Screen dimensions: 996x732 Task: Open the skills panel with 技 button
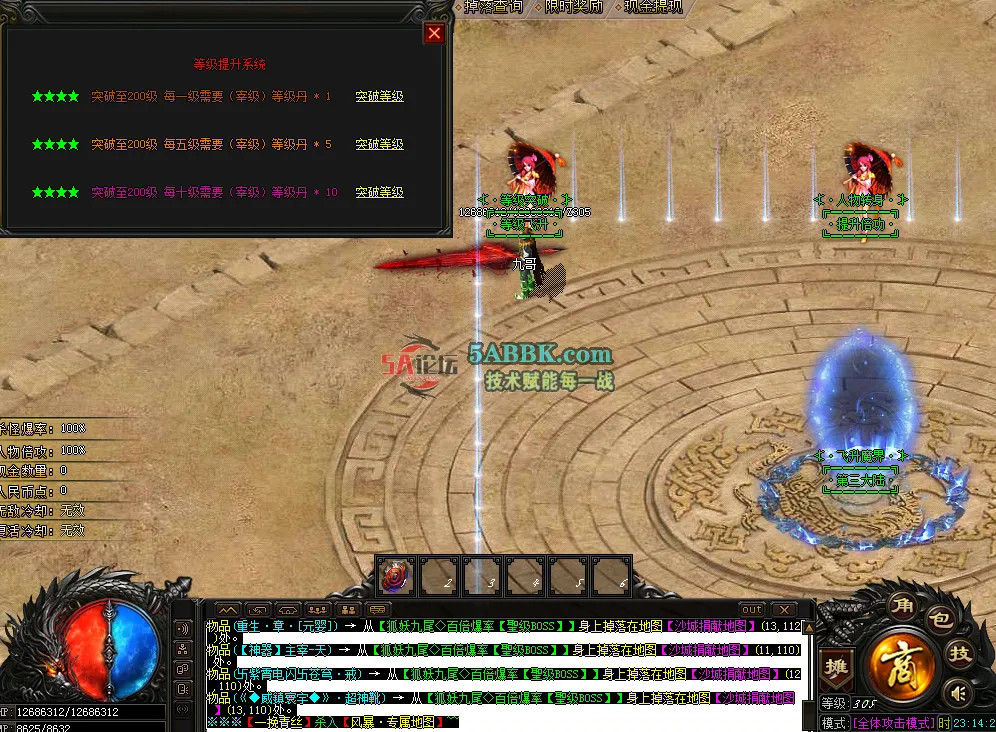(x=960, y=654)
